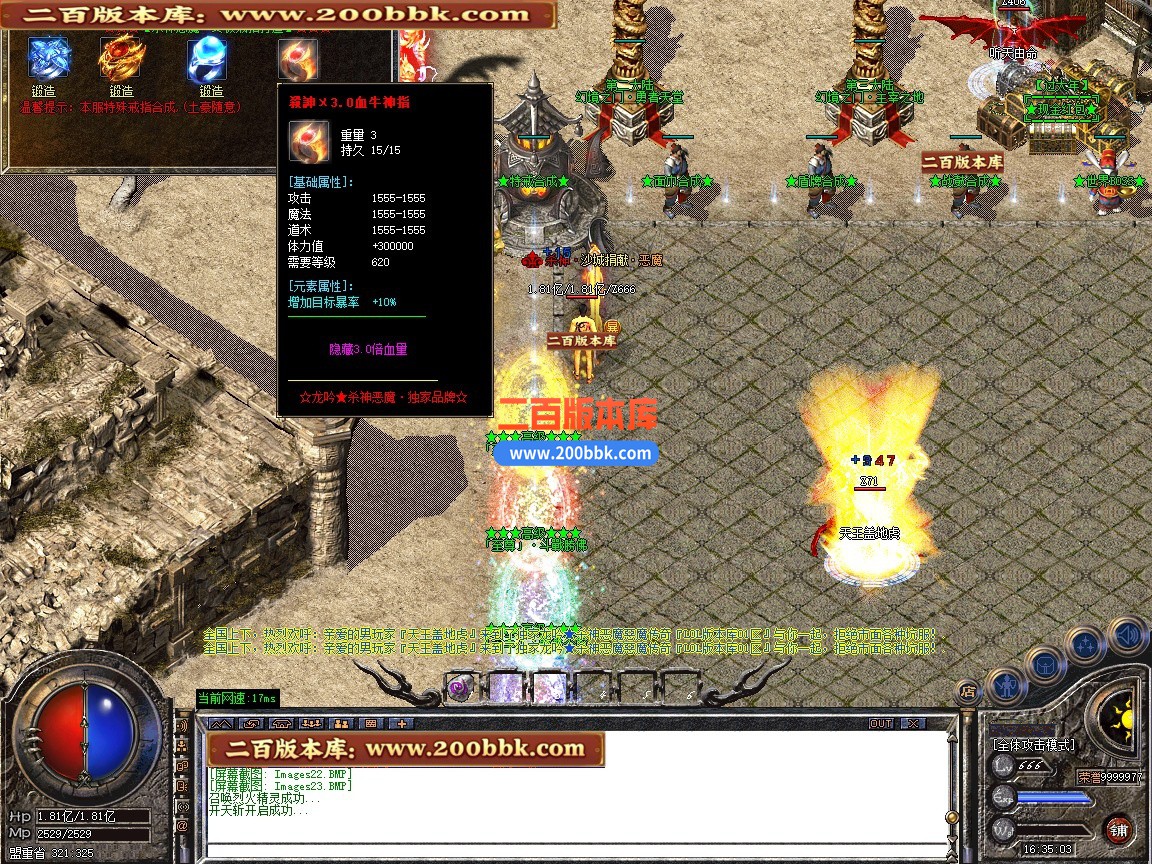Click the @ chat channel button
1152x864 pixels.
(x=182, y=827)
